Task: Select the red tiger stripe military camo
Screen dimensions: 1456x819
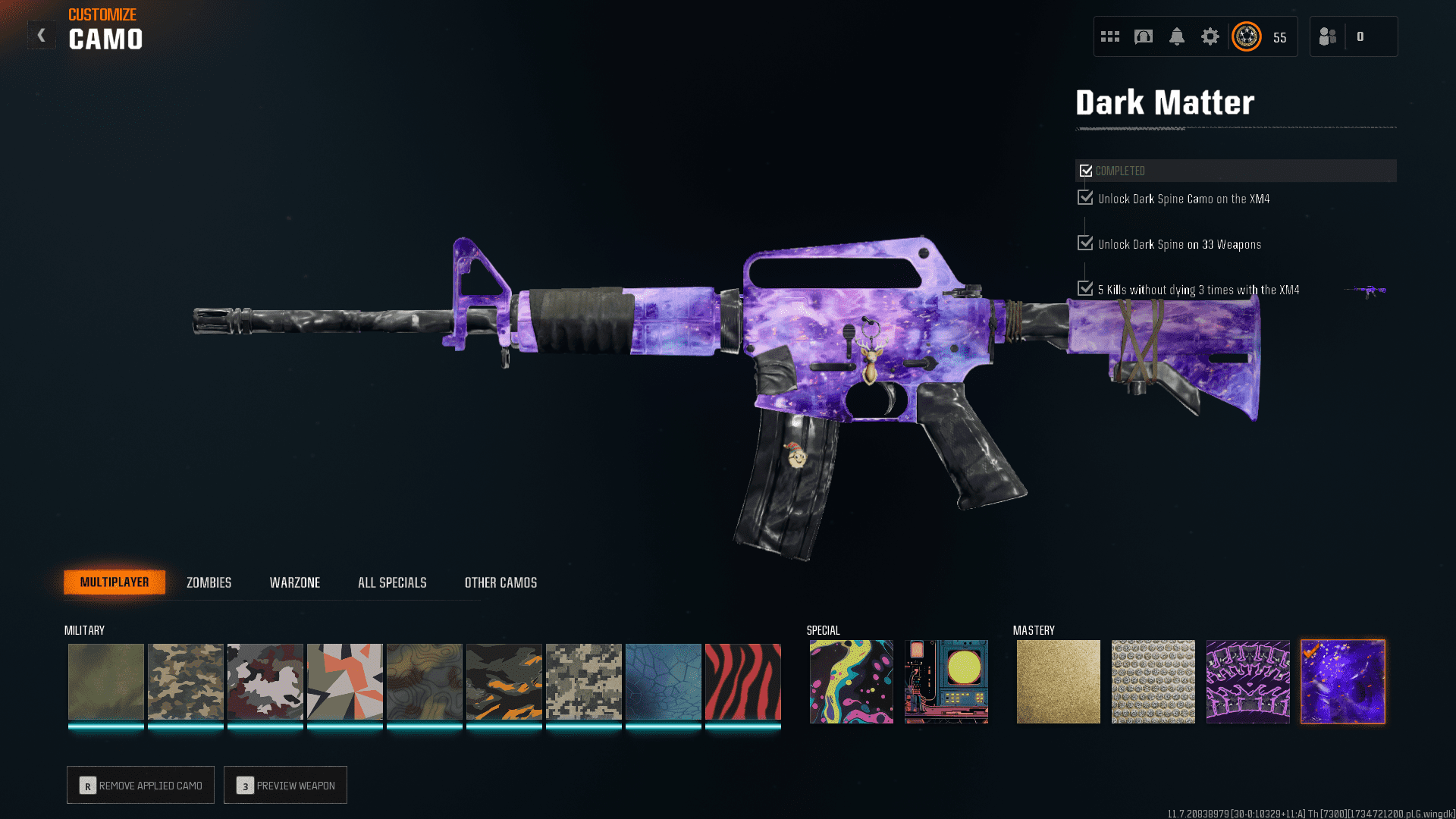Action: 742,681
